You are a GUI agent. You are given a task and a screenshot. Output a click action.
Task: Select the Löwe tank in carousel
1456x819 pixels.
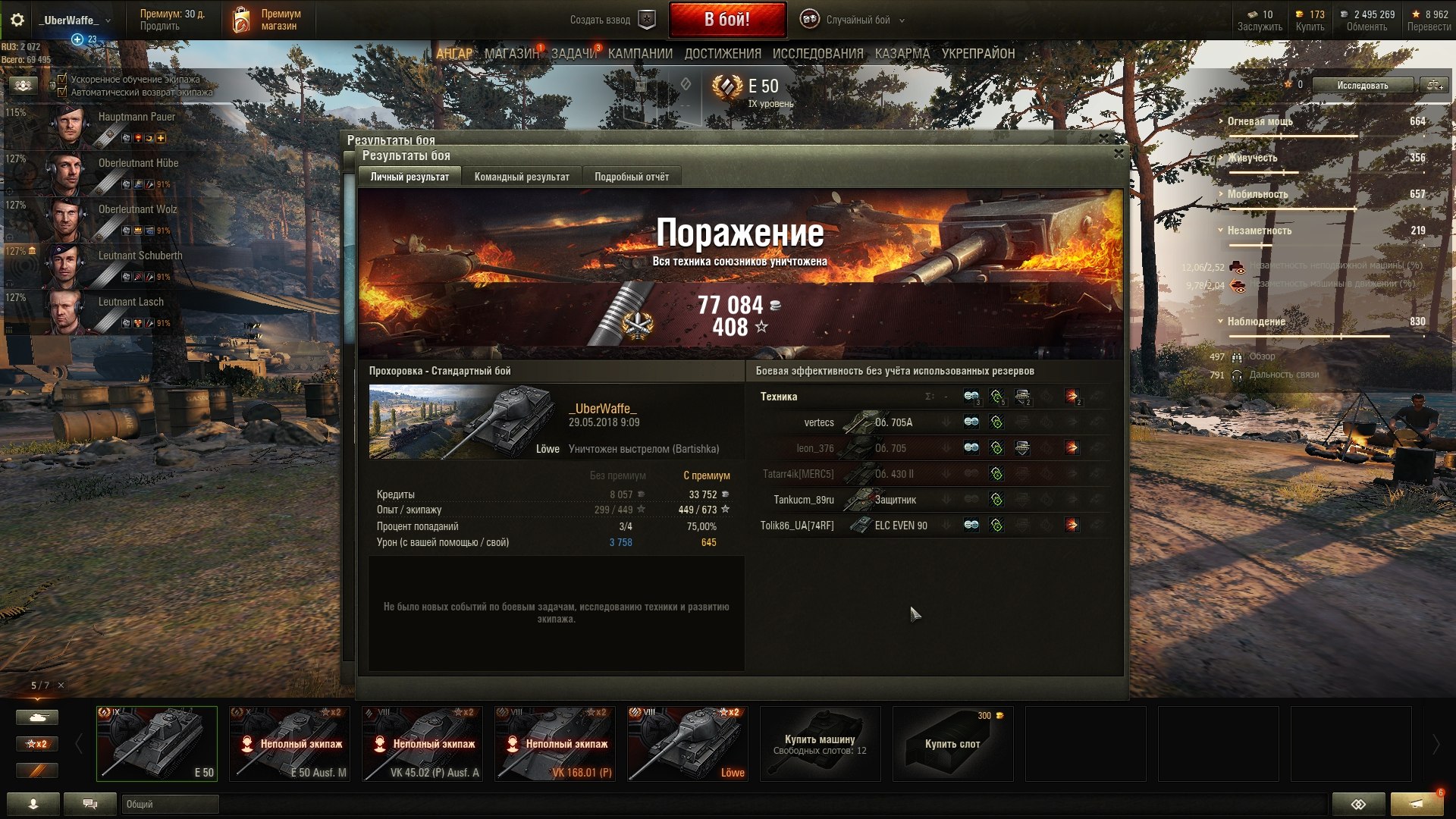(x=687, y=744)
